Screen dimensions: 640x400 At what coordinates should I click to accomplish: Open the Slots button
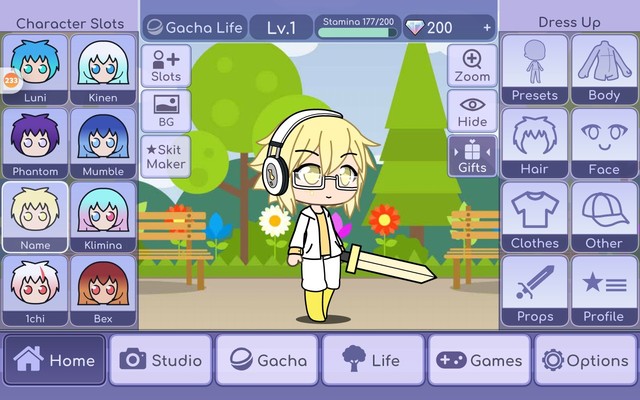[x=166, y=65]
